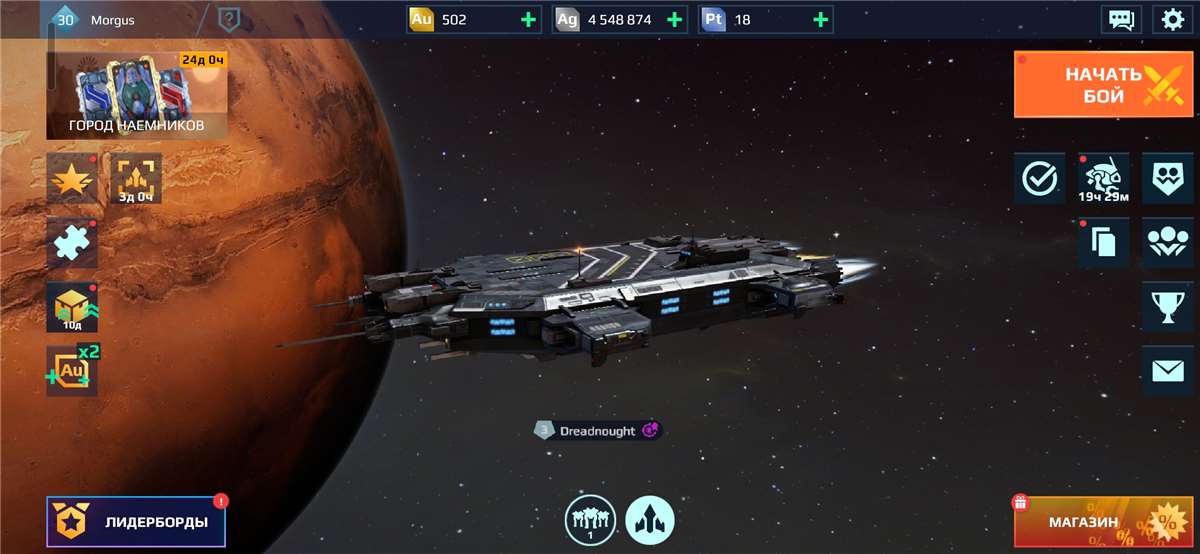This screenshot has width=1200, height=554.
Task: Open the group of people clan icon
Action: pyautogui.click(x=1167, y=243)
